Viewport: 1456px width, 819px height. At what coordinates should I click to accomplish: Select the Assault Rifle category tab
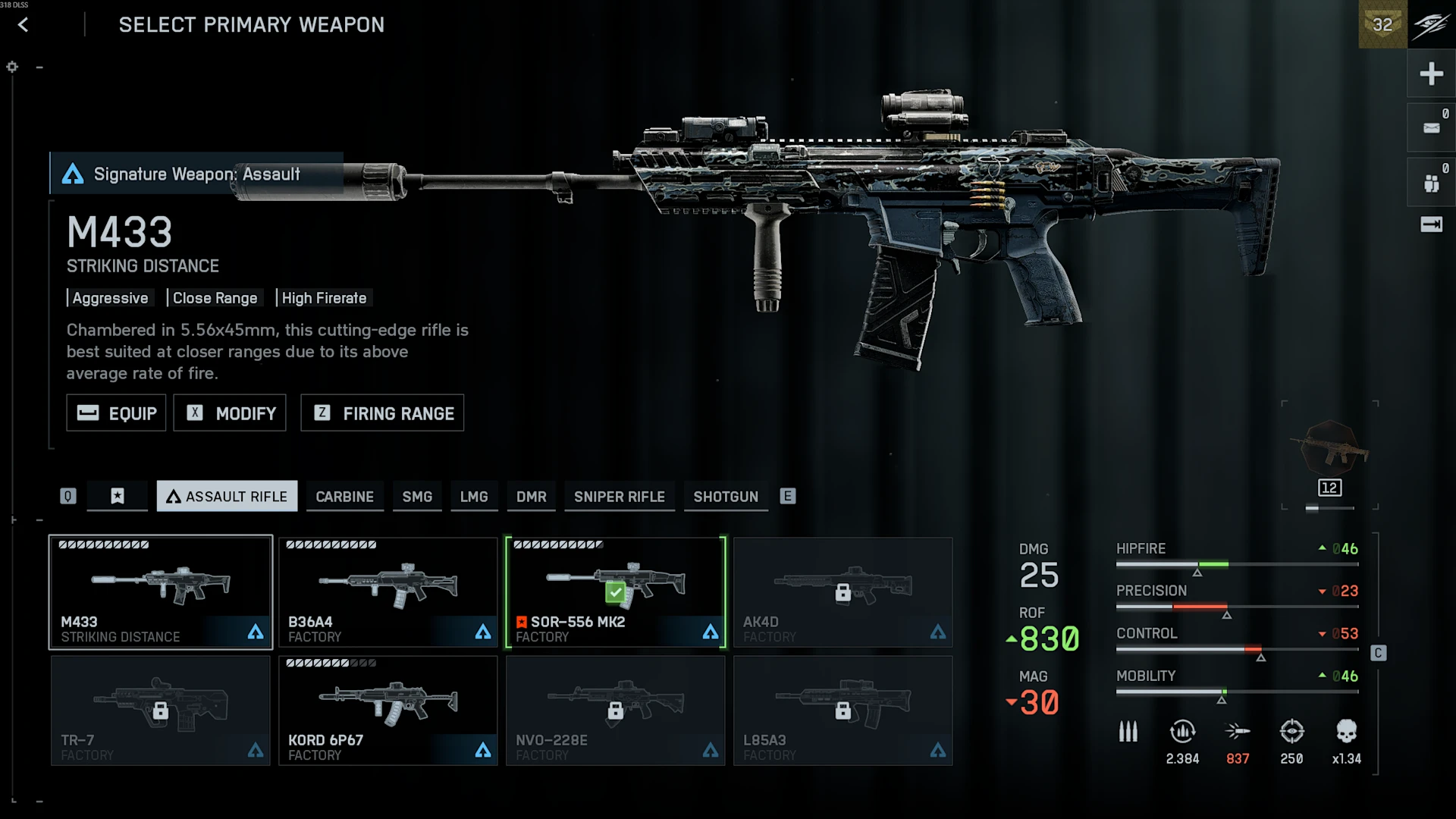pyautogui.click(x=227, y=497)
